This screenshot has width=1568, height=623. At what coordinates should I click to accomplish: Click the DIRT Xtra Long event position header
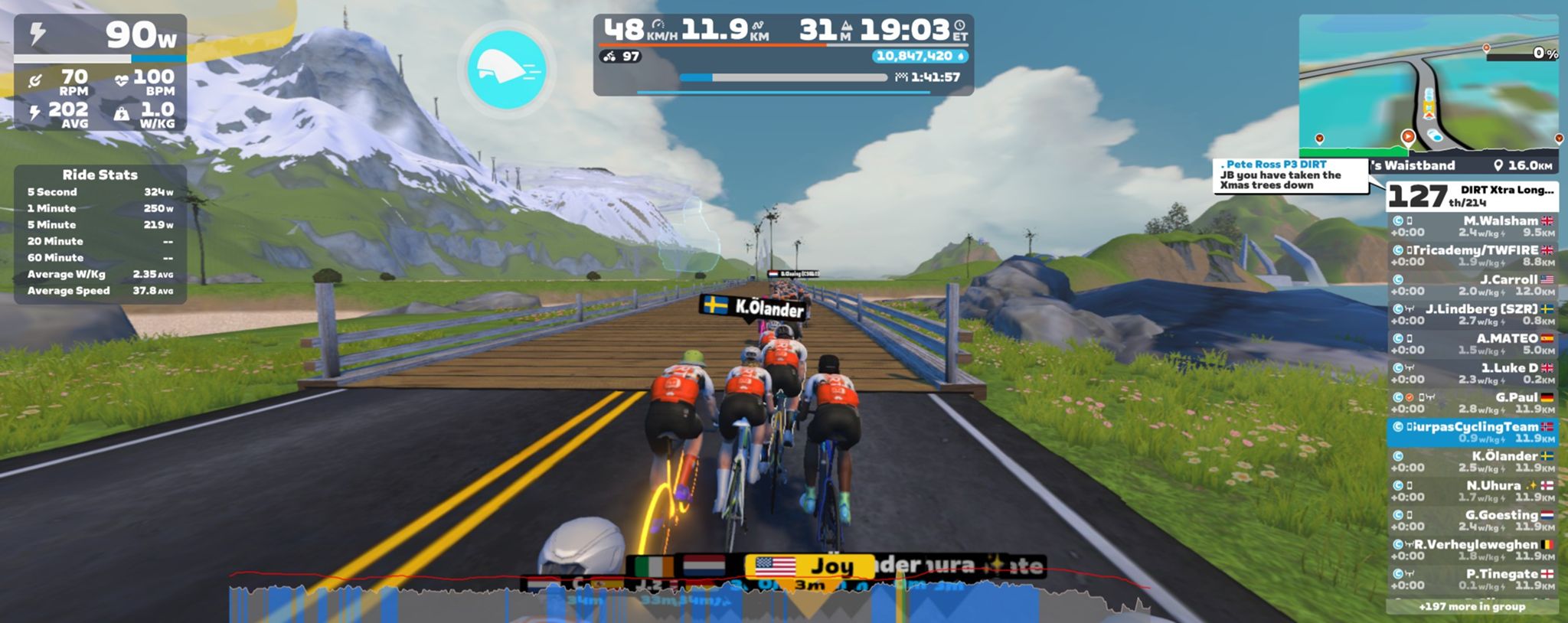pos(1472,196)
